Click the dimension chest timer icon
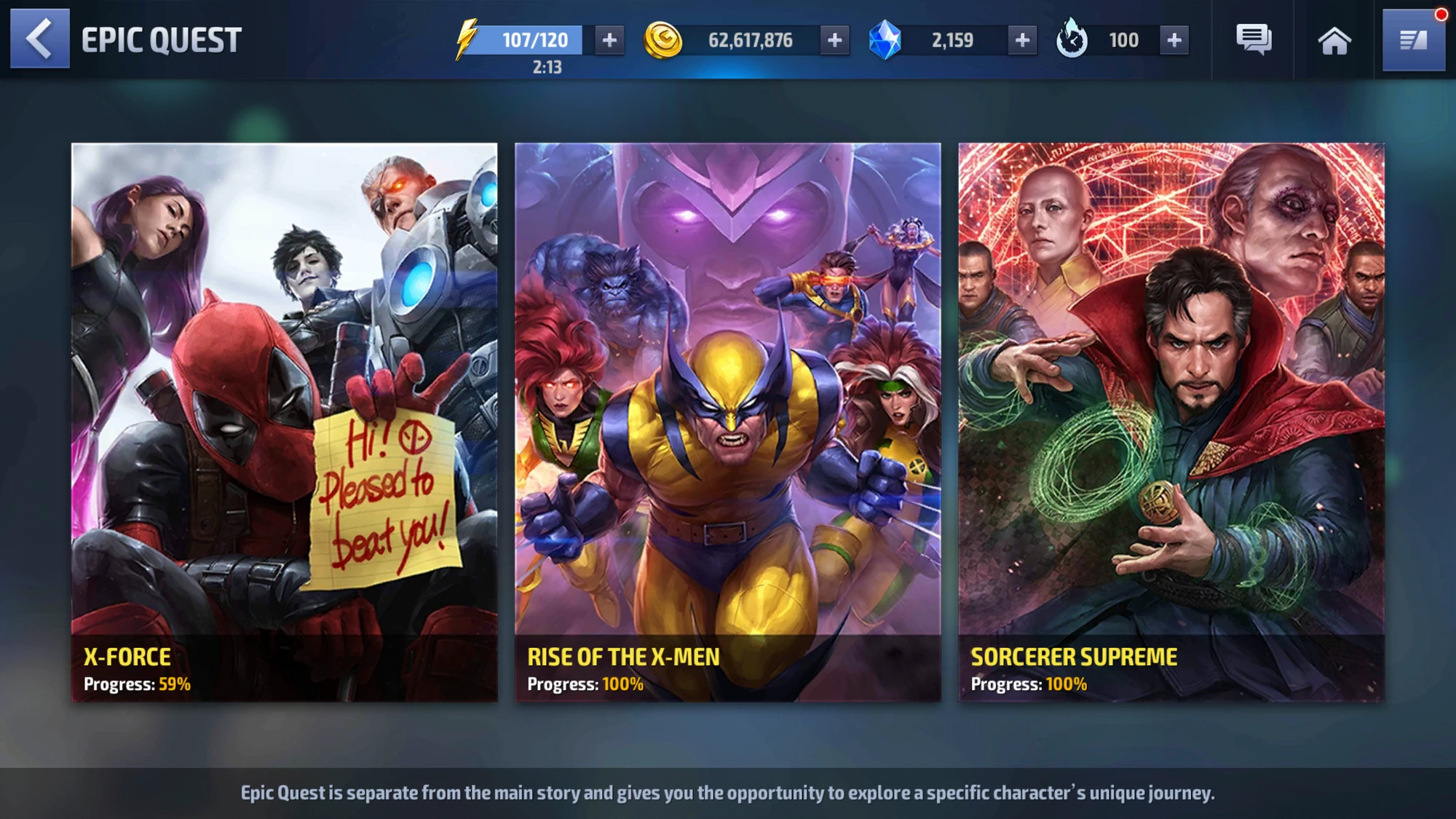This screenshot has width=1456, height=819. coord(1070,40)
